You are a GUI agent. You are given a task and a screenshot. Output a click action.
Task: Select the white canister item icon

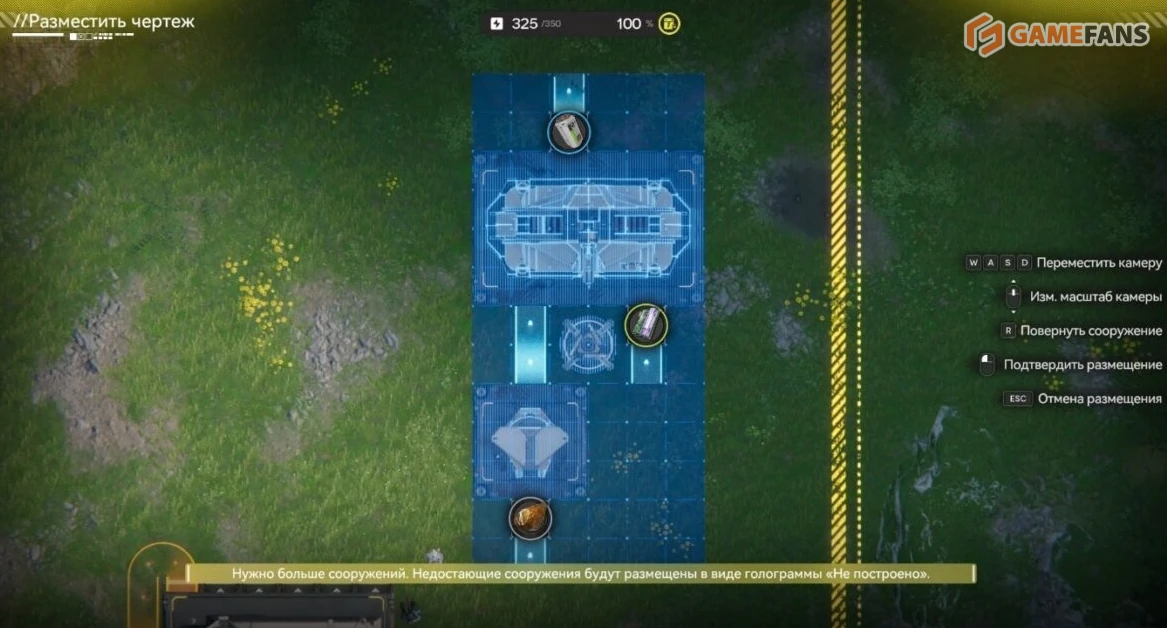point(568,132)
